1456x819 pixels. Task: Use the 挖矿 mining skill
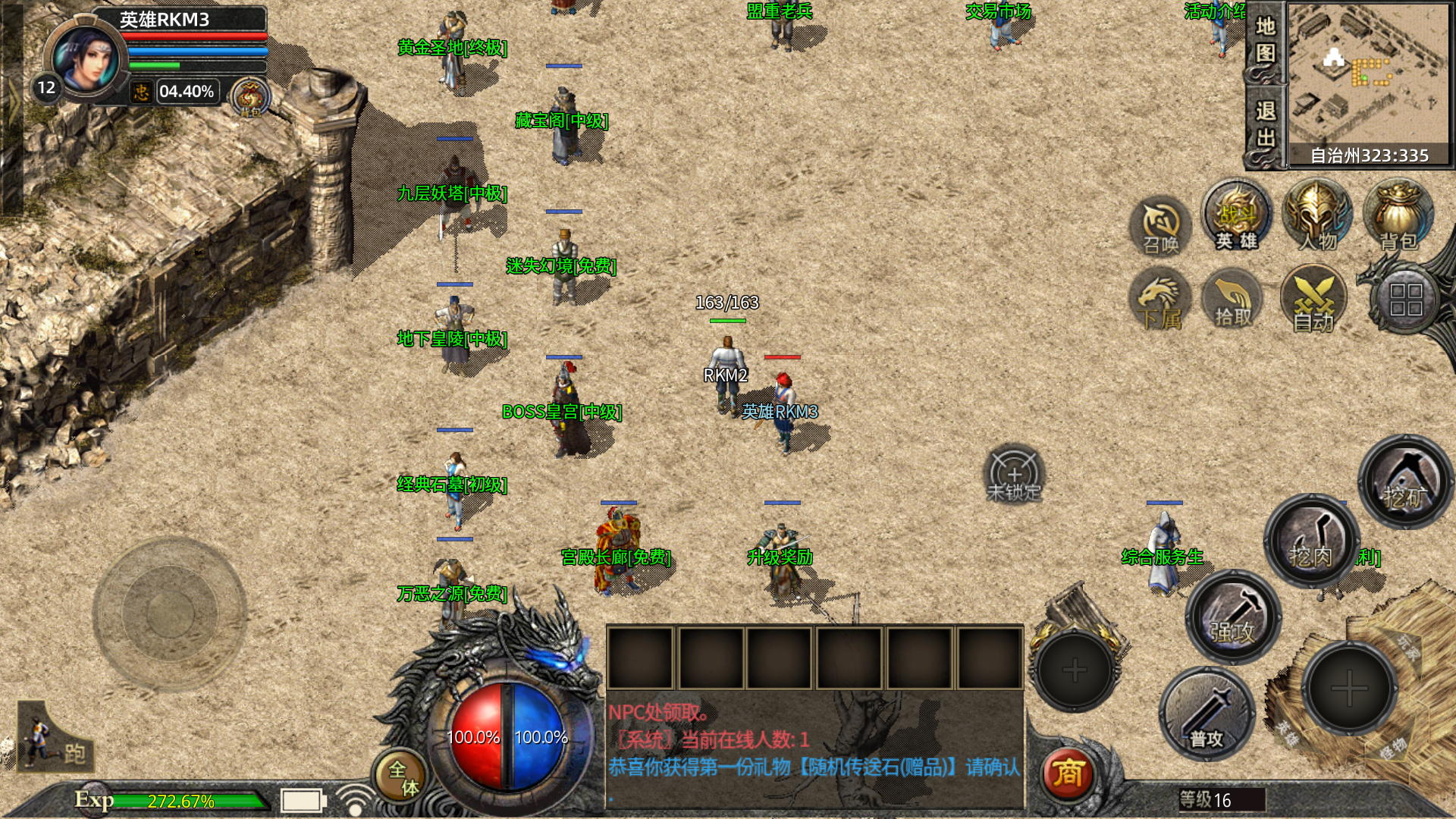[x=1405, y=482]
